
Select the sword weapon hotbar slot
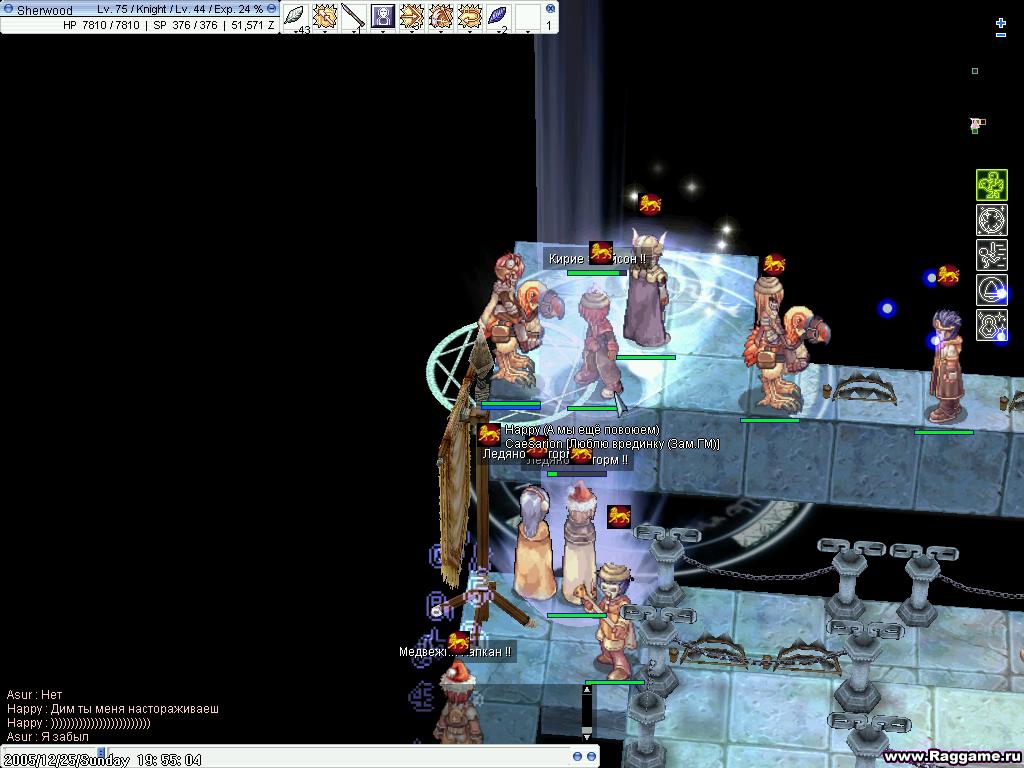click(353, 16)
